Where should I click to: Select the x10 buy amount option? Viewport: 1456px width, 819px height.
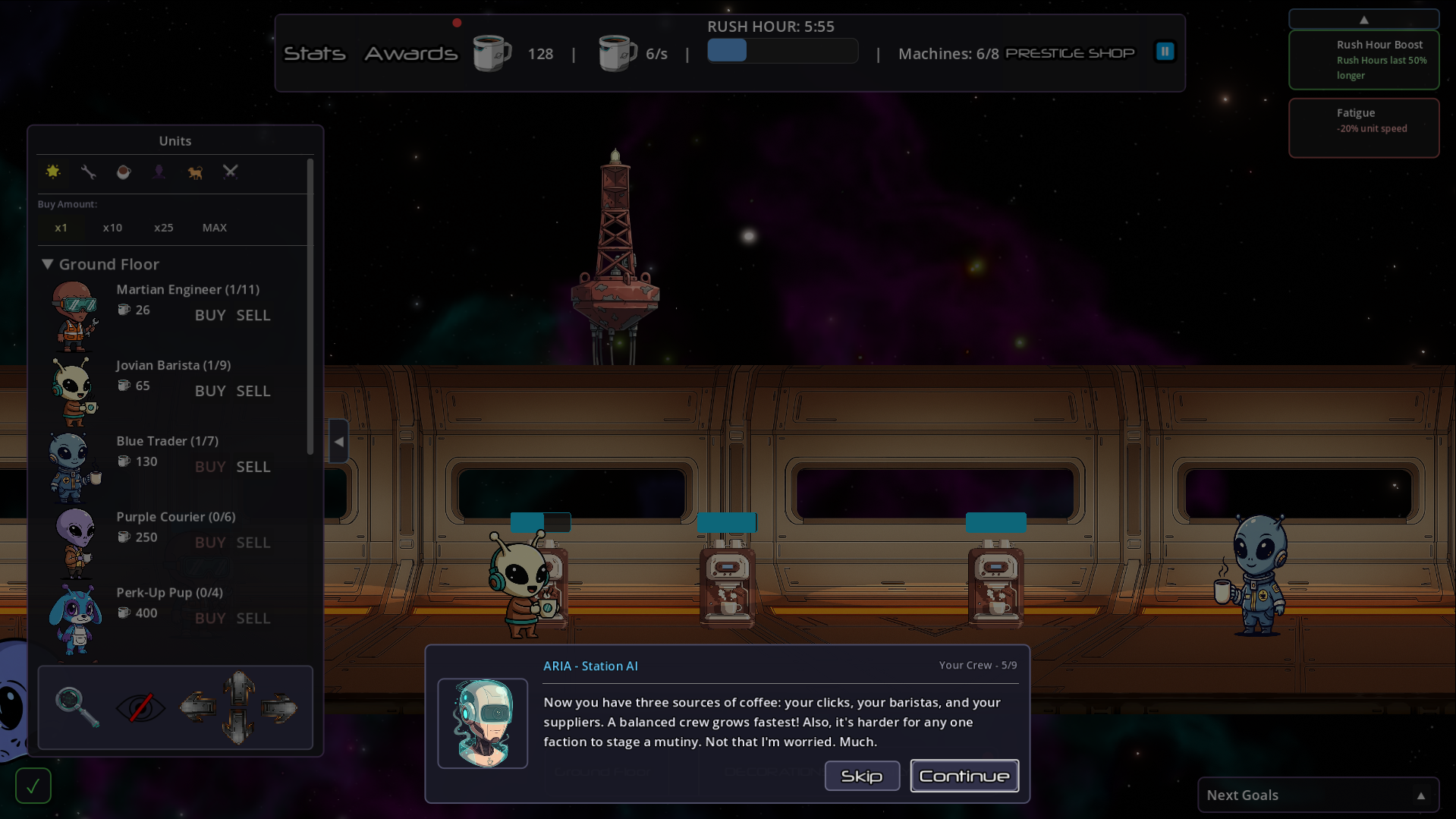(x=112, y=228)
